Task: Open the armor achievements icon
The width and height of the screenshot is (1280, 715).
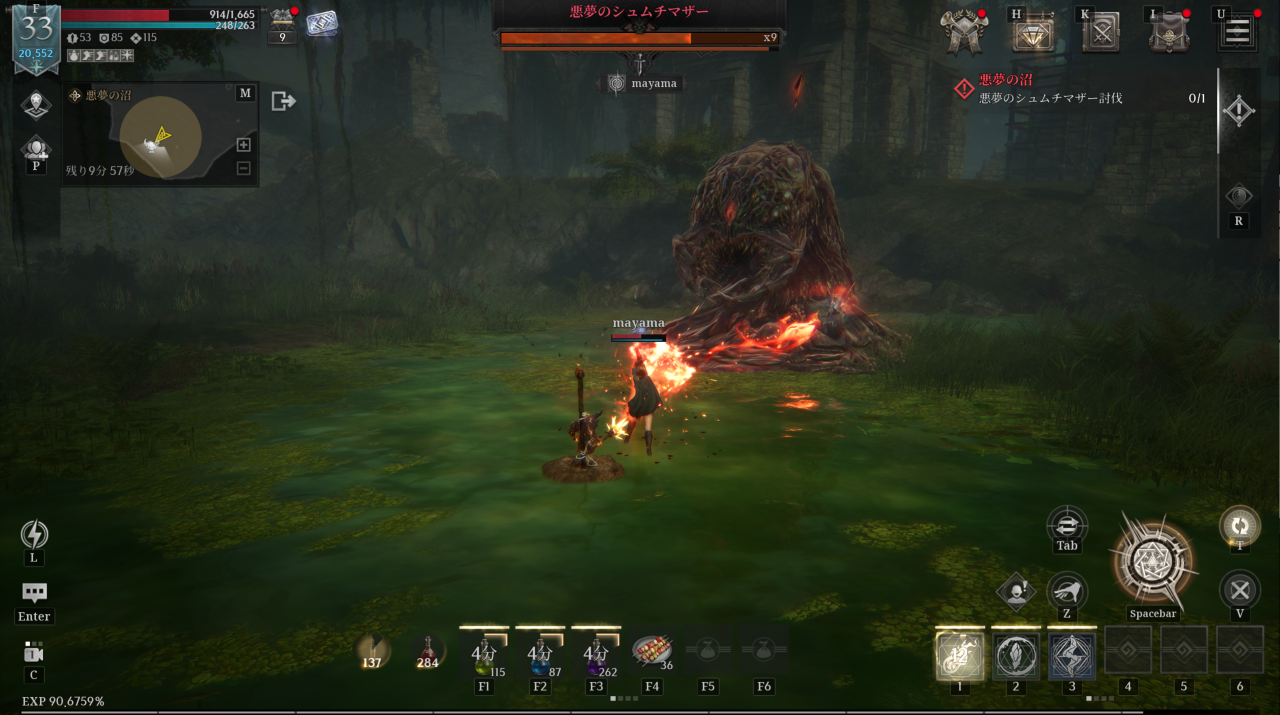Action: coord(965,33)
